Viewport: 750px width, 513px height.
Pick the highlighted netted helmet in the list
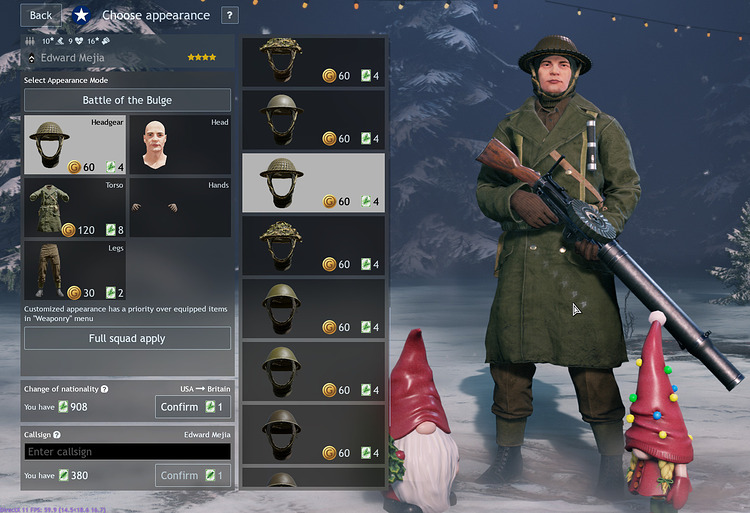(x=313, y=183)
